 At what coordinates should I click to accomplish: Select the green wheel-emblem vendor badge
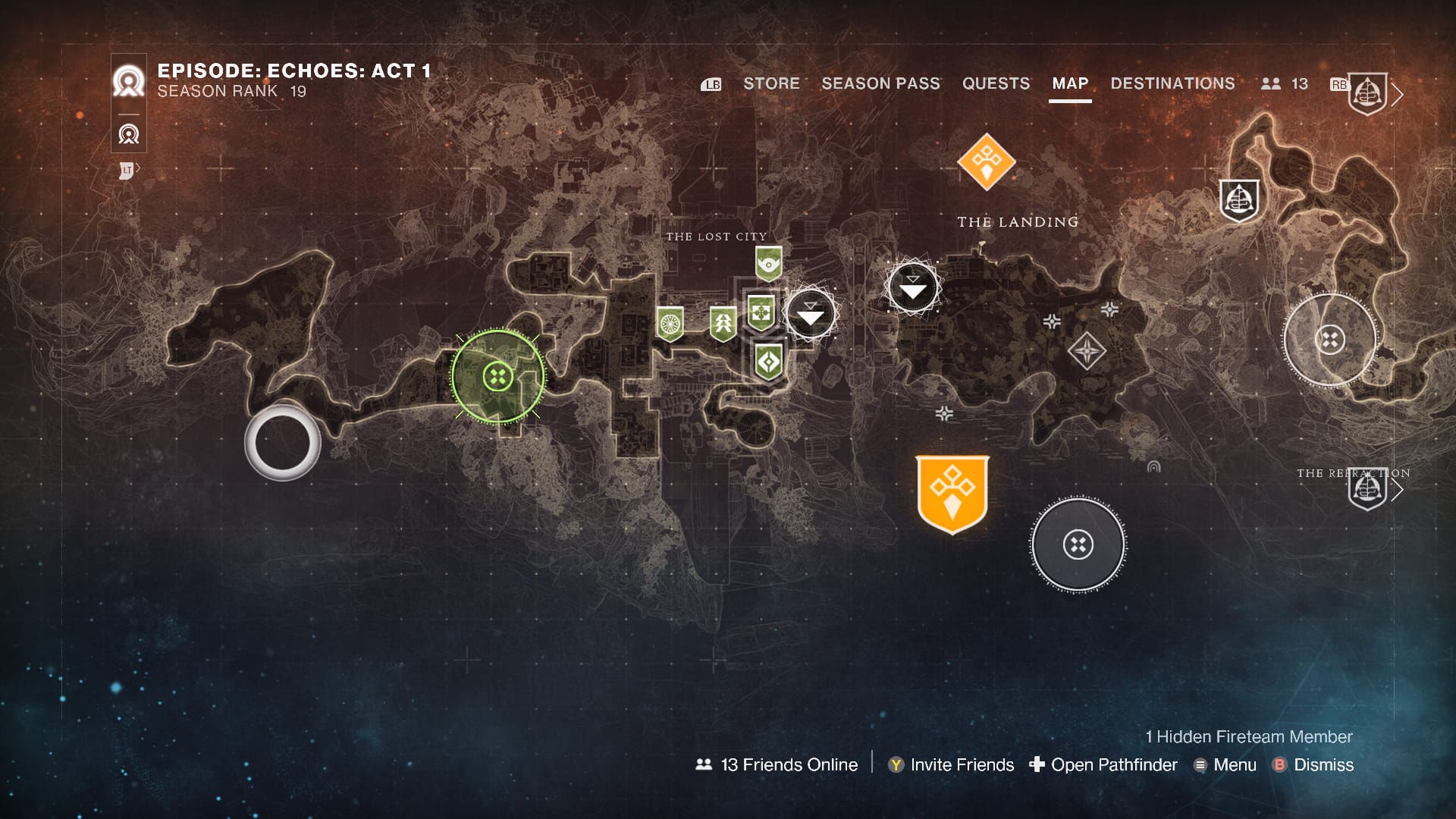click(670, 322)
